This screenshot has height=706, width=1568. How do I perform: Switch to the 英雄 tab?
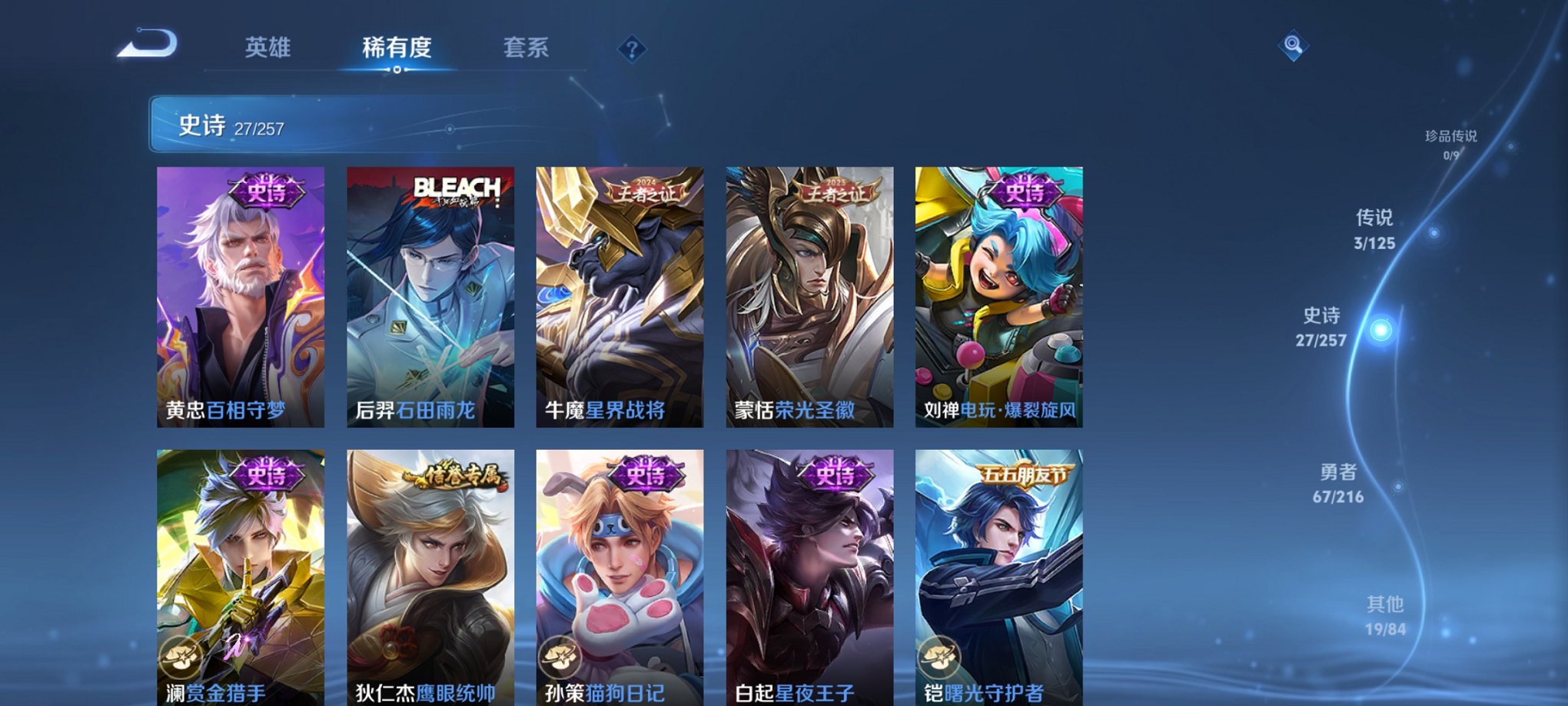(x=267, y=48)
